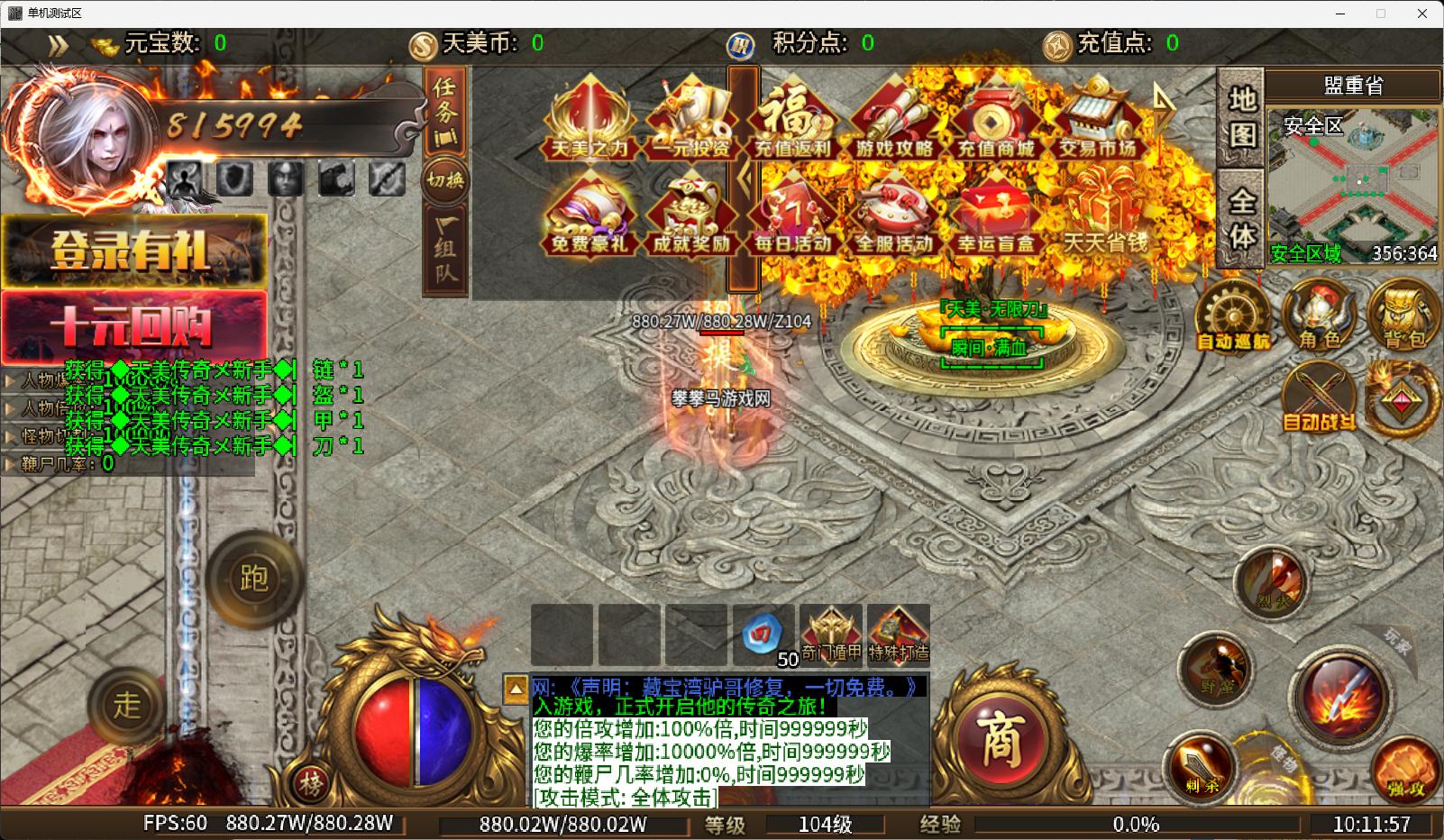This screenshot has width=1444, height=840.
Task: Open the 十元回购 buyback banner
Action: [133, 325]
